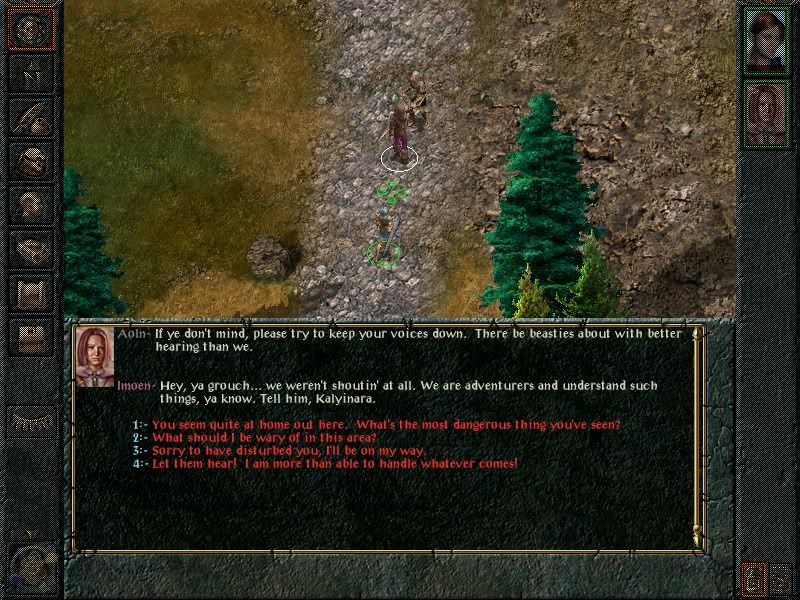
Task: Select Imoen's portrait in the party bar
Action: tap(767, 112)
